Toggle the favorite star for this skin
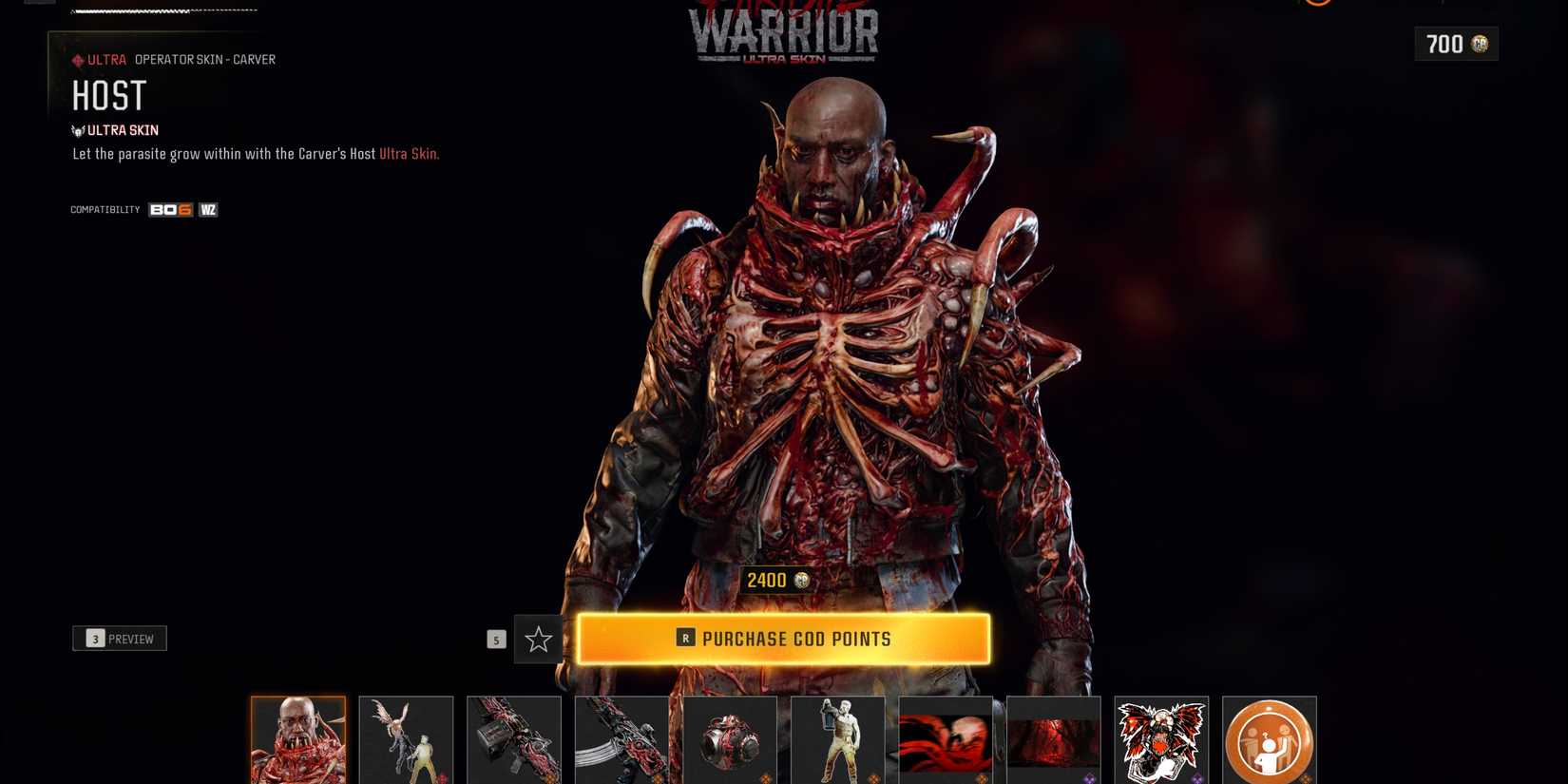The height and width of the screenshot is (784, 1568). pos(538,640)
